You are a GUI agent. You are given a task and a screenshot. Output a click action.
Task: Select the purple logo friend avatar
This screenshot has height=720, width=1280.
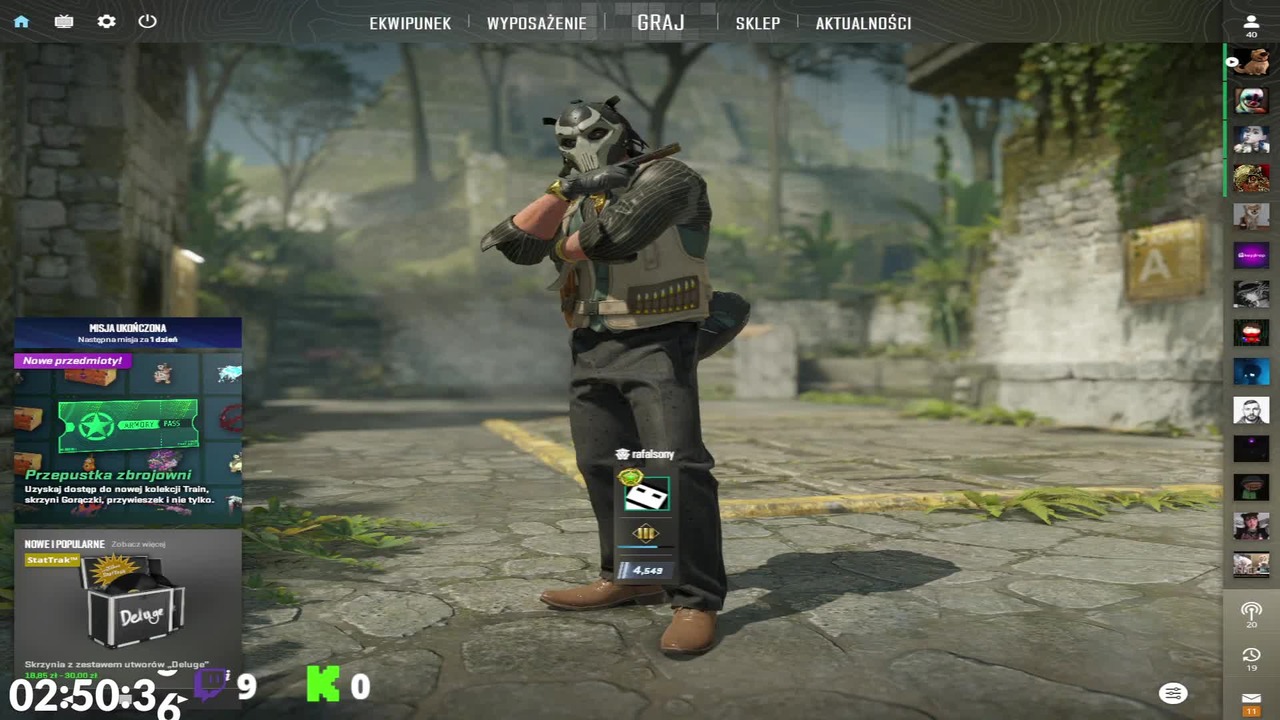pos(1251,255)
